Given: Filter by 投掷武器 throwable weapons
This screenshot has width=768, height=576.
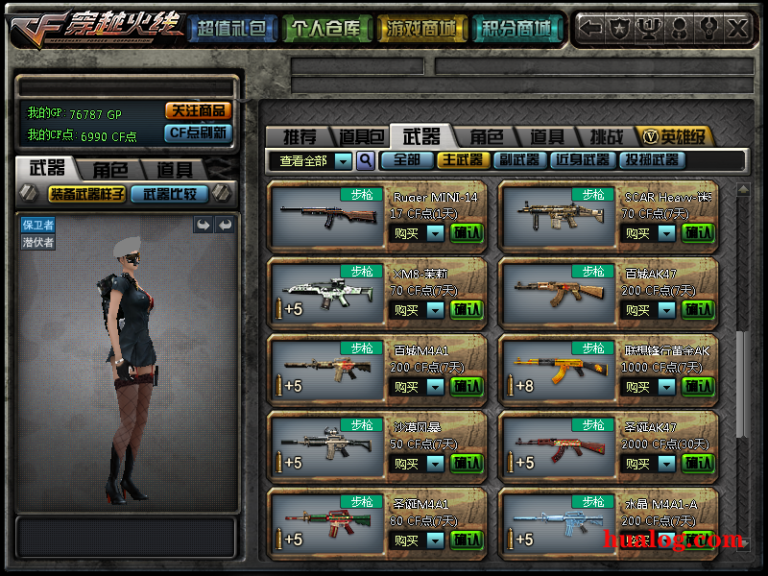Looking at the screenshot, I should [652, 160].
